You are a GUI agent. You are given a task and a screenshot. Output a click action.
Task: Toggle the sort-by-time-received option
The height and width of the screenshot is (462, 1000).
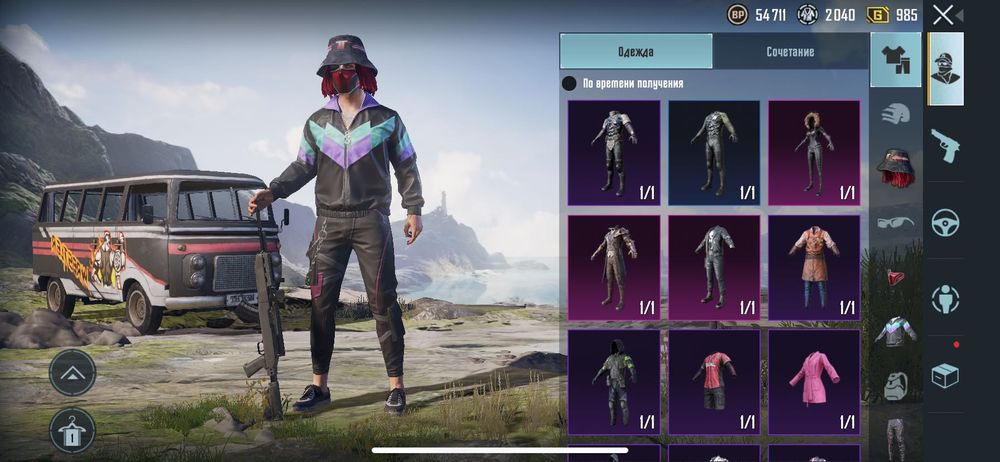click(569, 84)
